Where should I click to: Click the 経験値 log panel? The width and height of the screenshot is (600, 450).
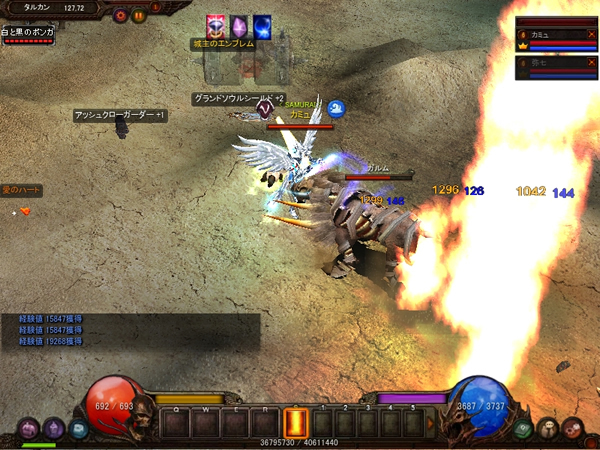[x=130, y=330]
